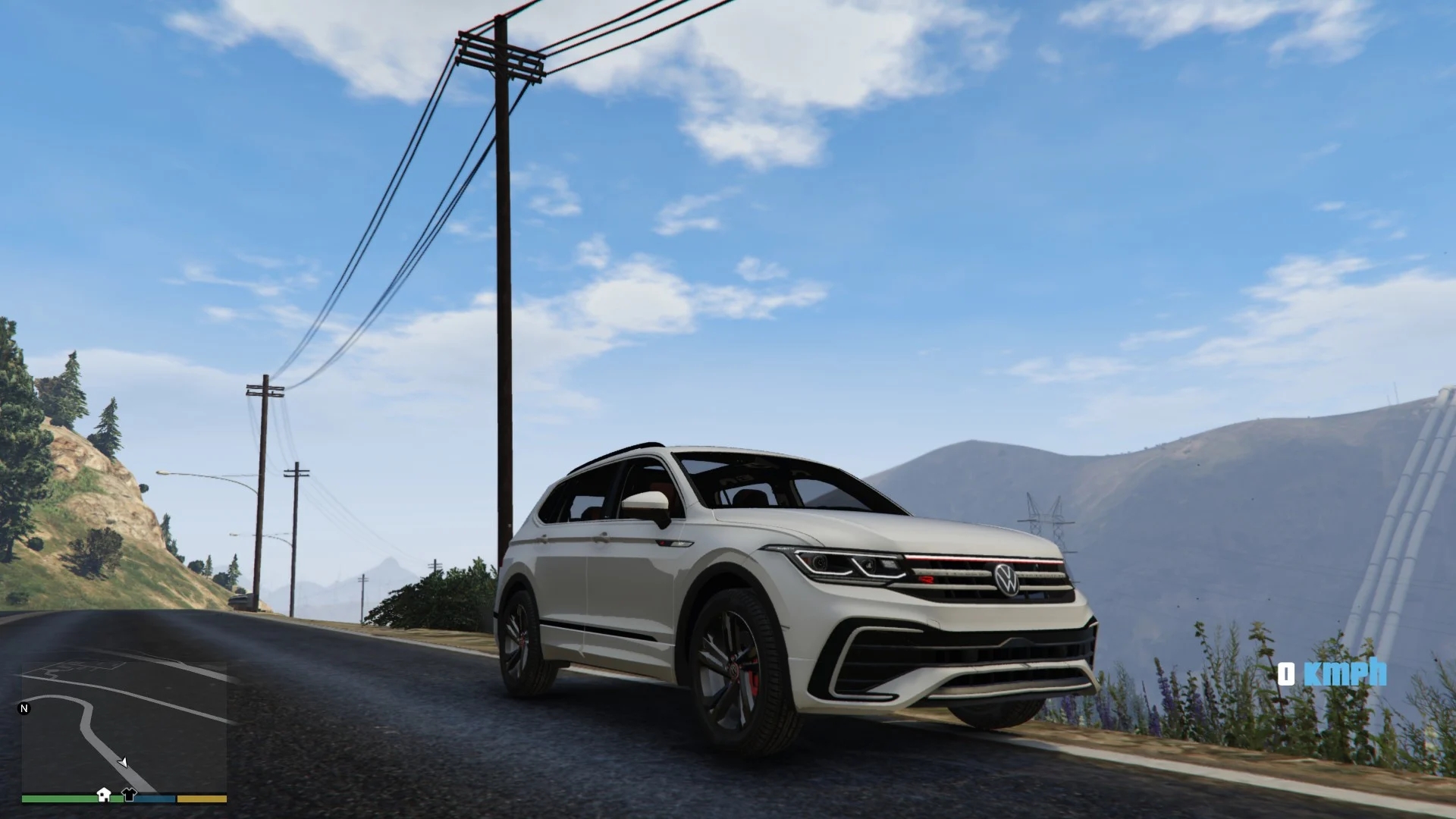Click the N compass icon on the minimap

pyautogui.click(x=24, y=708)
